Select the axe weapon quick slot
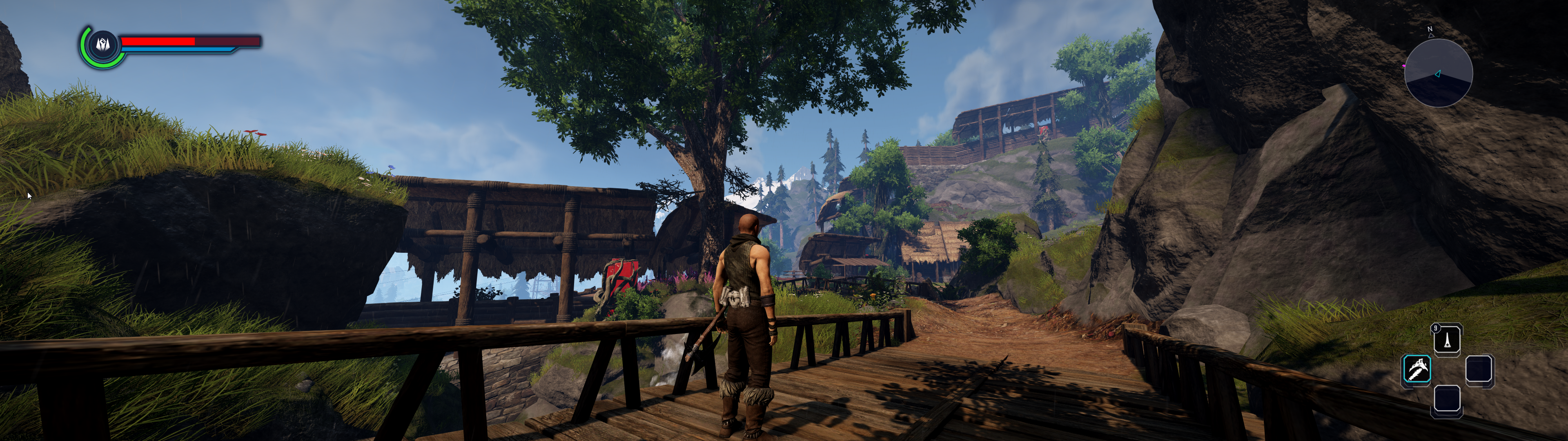The height and width of the screenshot is (441, 1568). click(x=1417, y=369)
